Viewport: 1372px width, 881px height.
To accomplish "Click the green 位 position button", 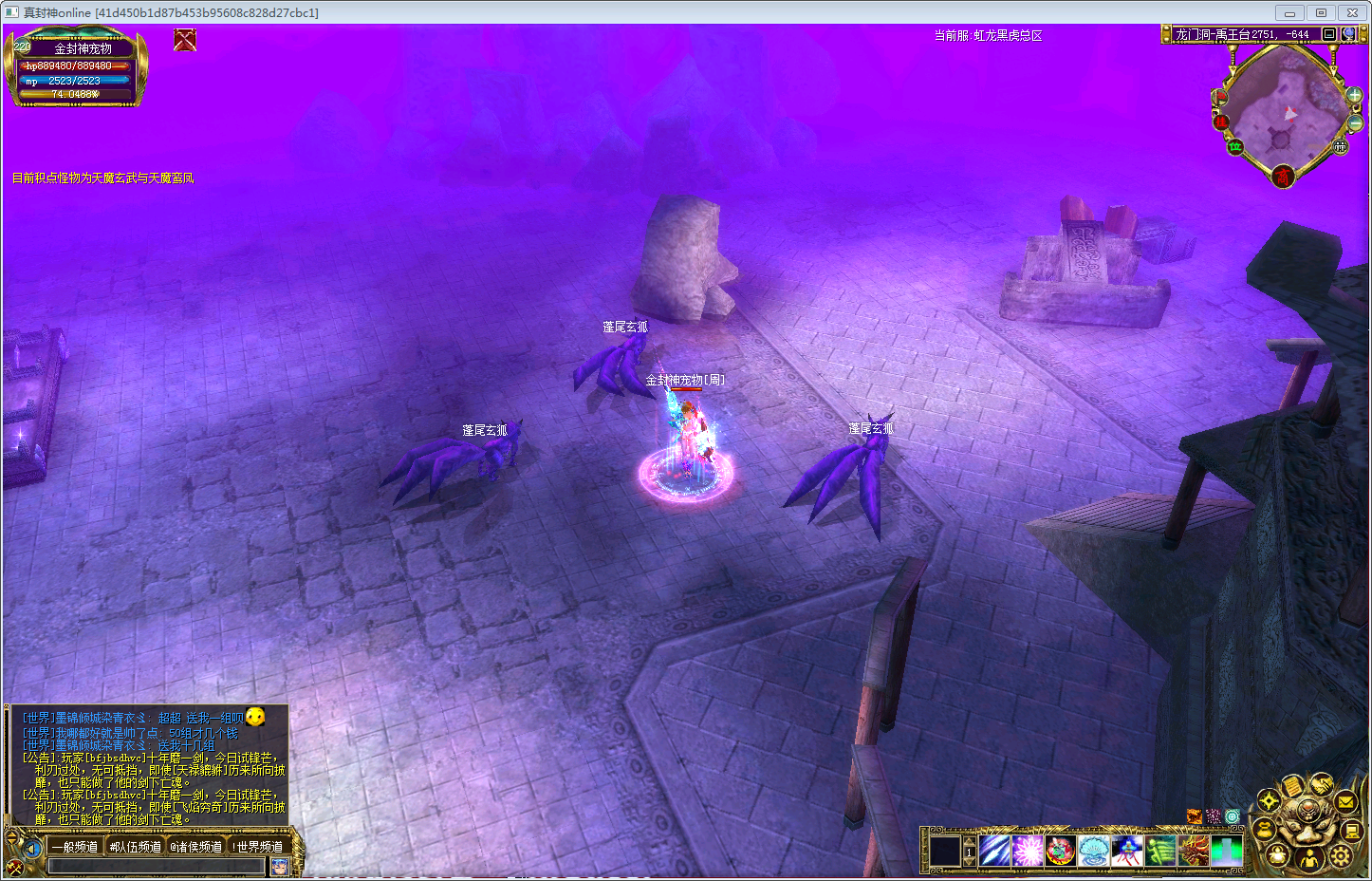I will 1235,147.
